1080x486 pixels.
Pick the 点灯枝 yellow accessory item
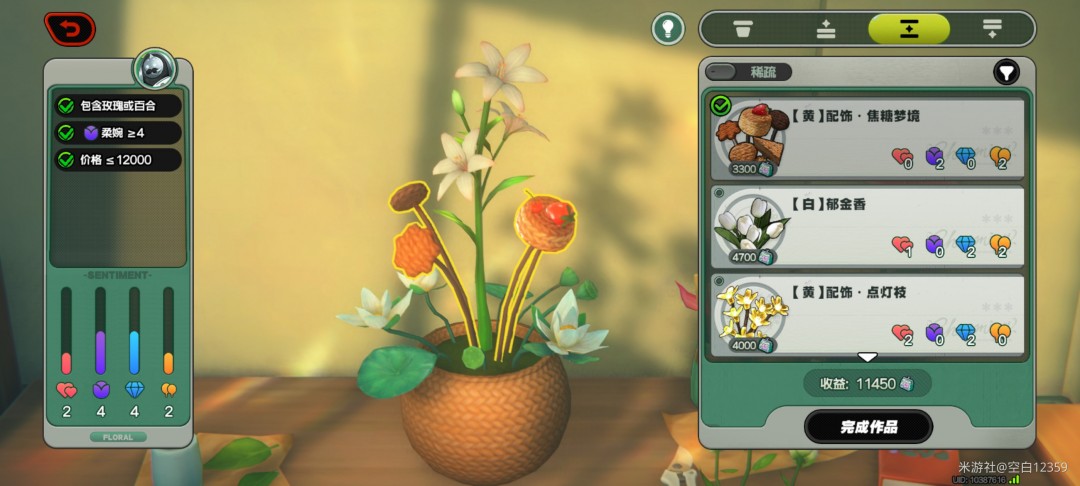click(x=867, y=314)
